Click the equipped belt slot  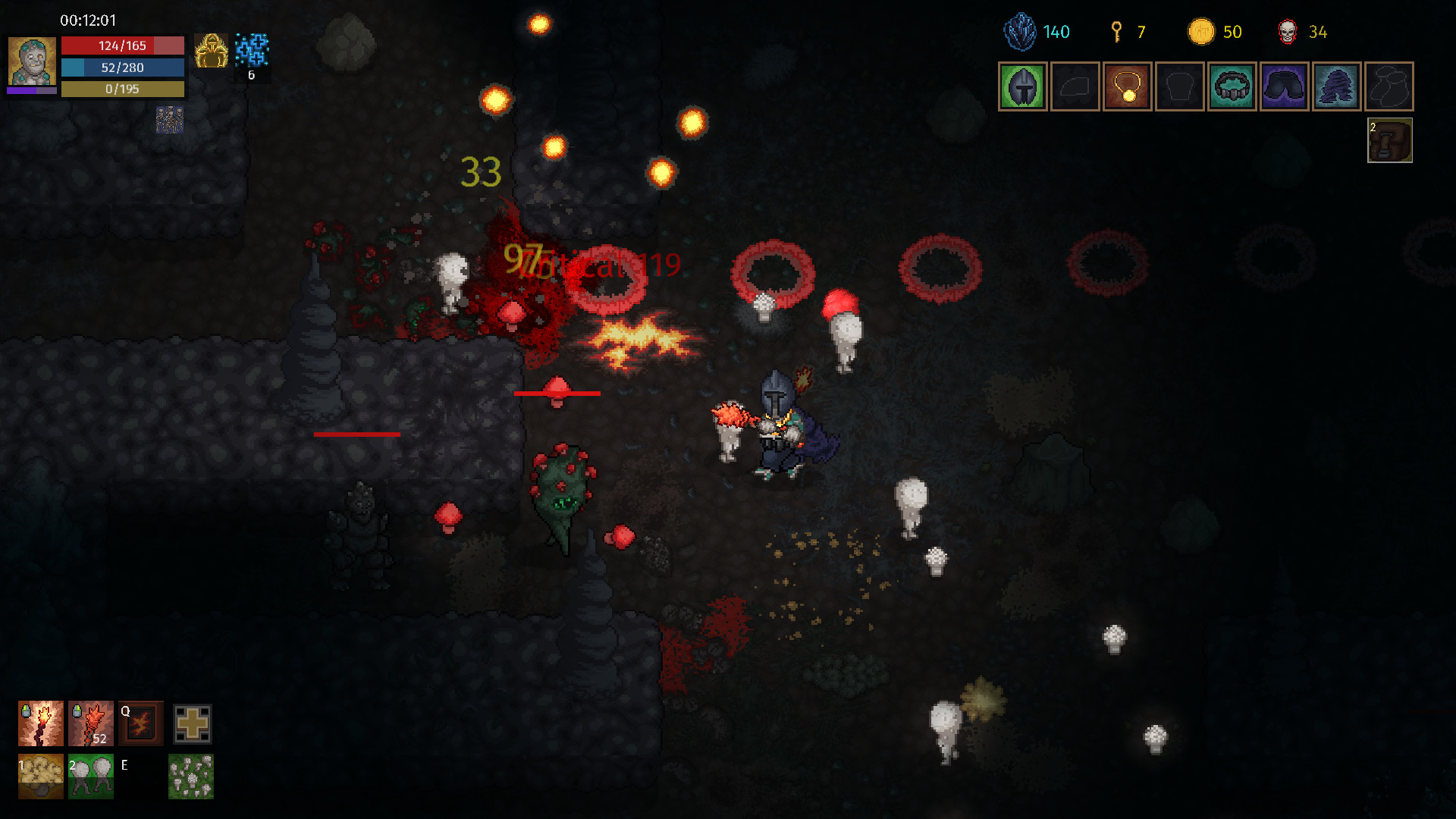click(1232, 86)
